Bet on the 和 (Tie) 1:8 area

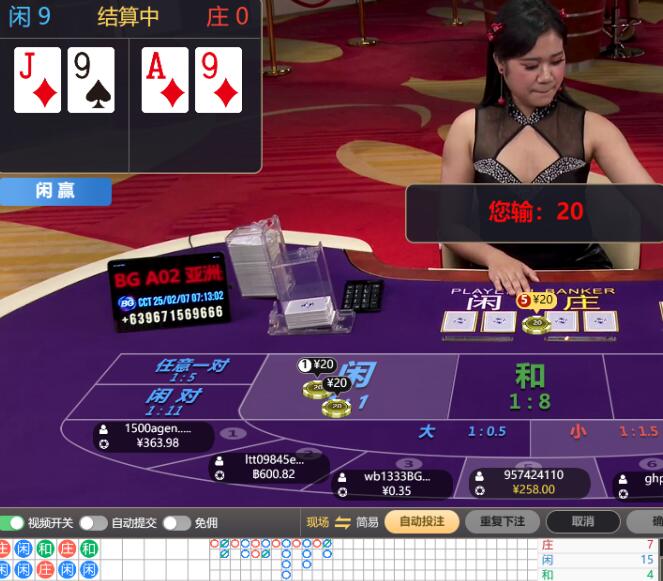tap(528, 386)
